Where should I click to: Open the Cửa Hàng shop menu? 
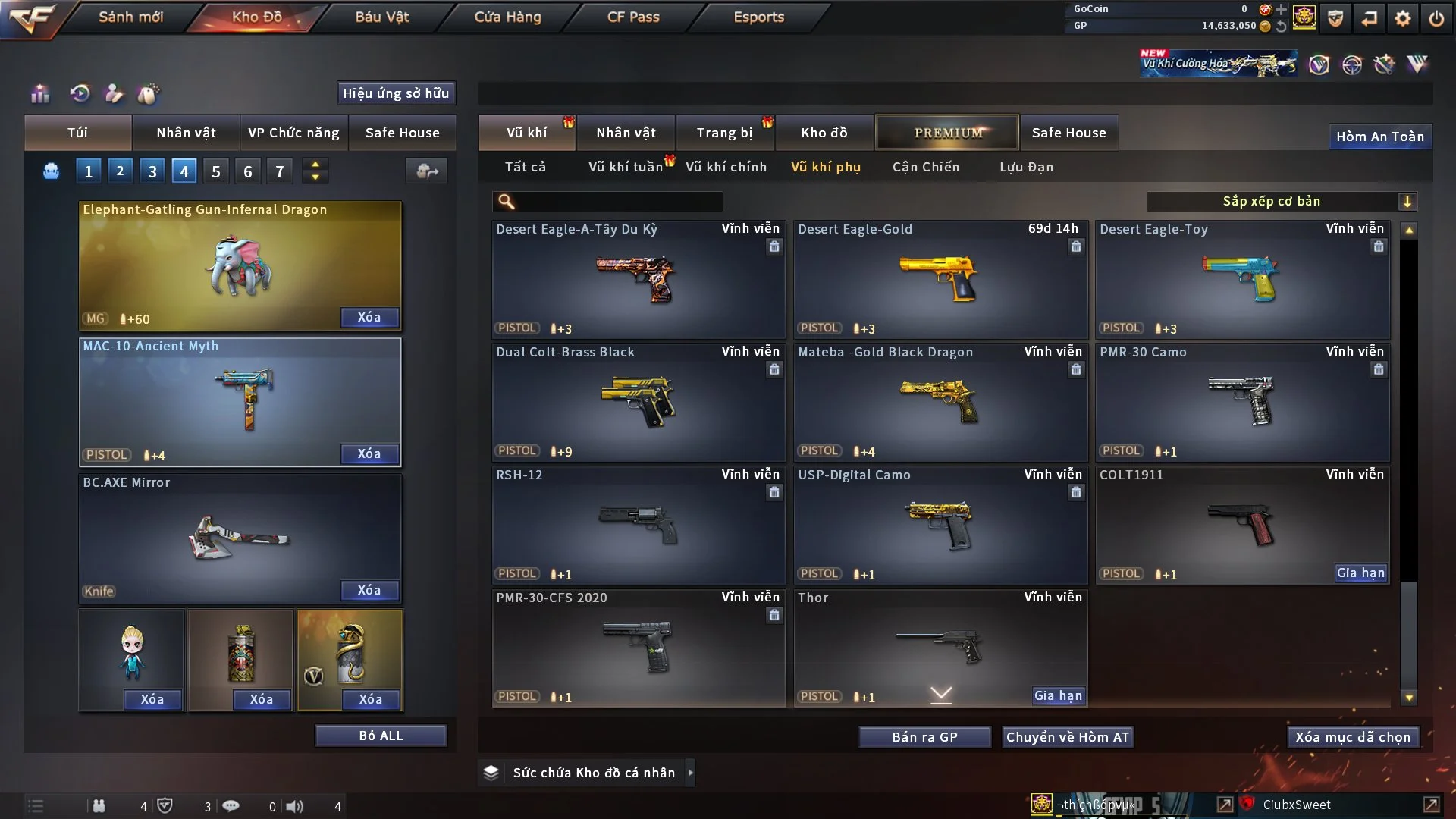pos(507,17)
